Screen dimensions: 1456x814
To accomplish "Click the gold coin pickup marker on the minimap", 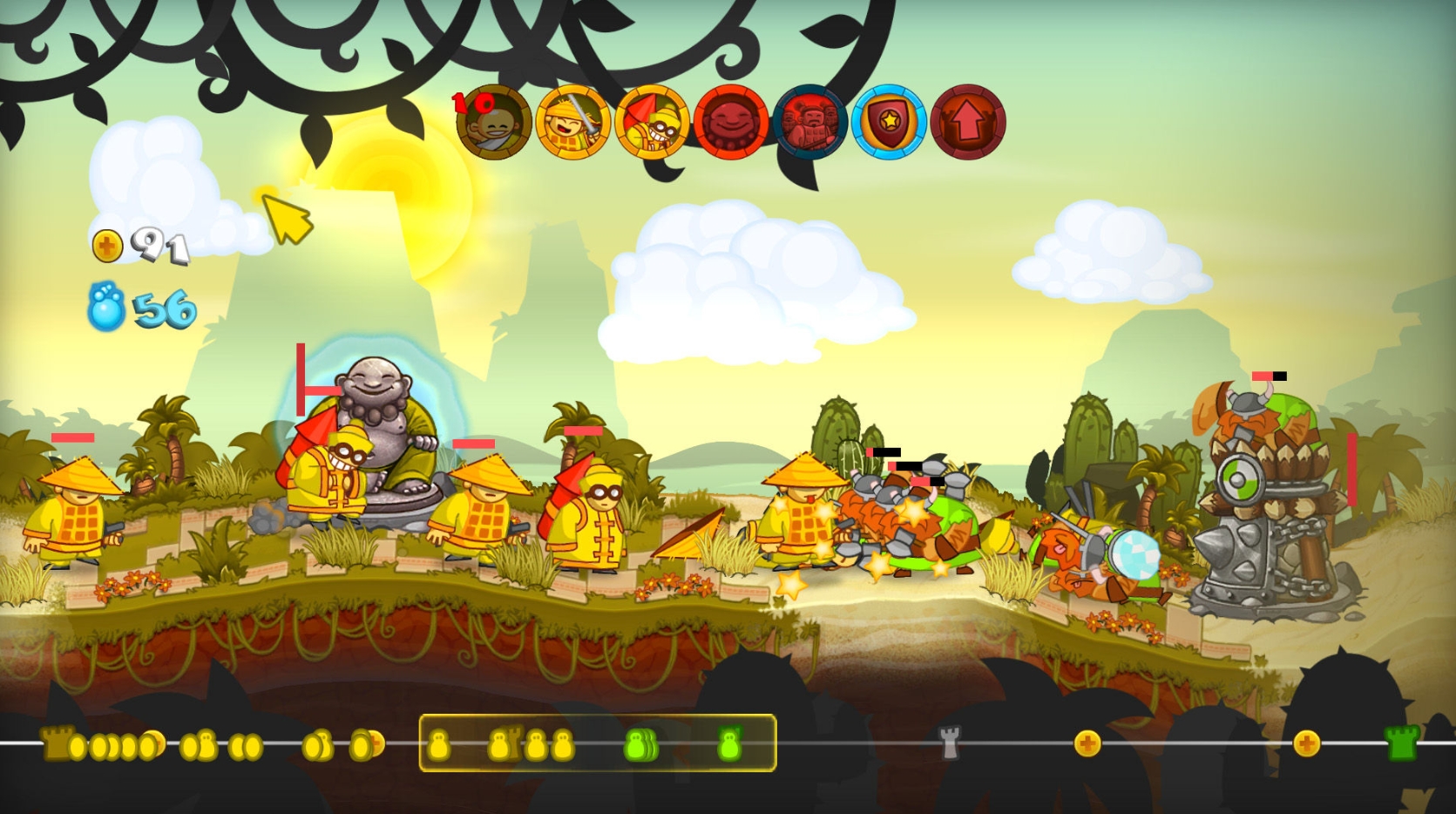I will point(1087,745).
